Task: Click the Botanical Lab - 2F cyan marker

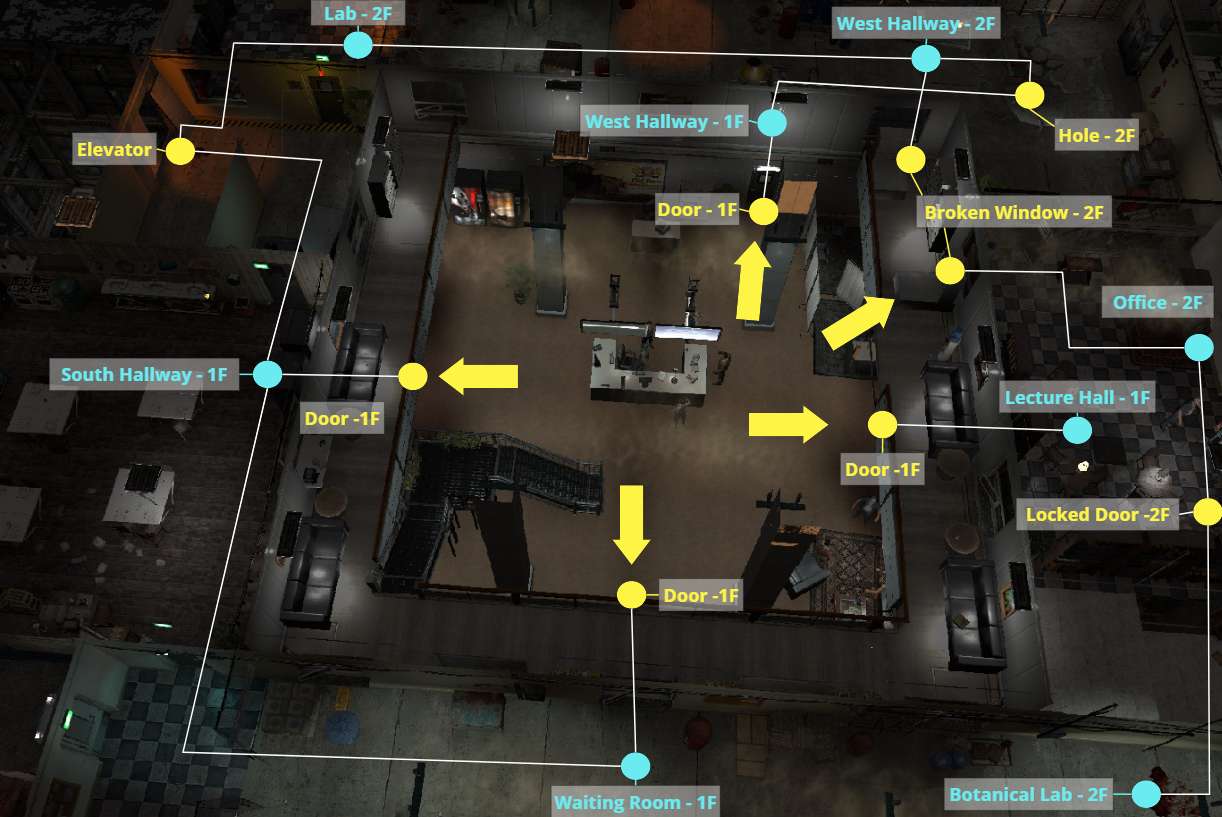Action: pyautogui.click(x=1146, y=795)
